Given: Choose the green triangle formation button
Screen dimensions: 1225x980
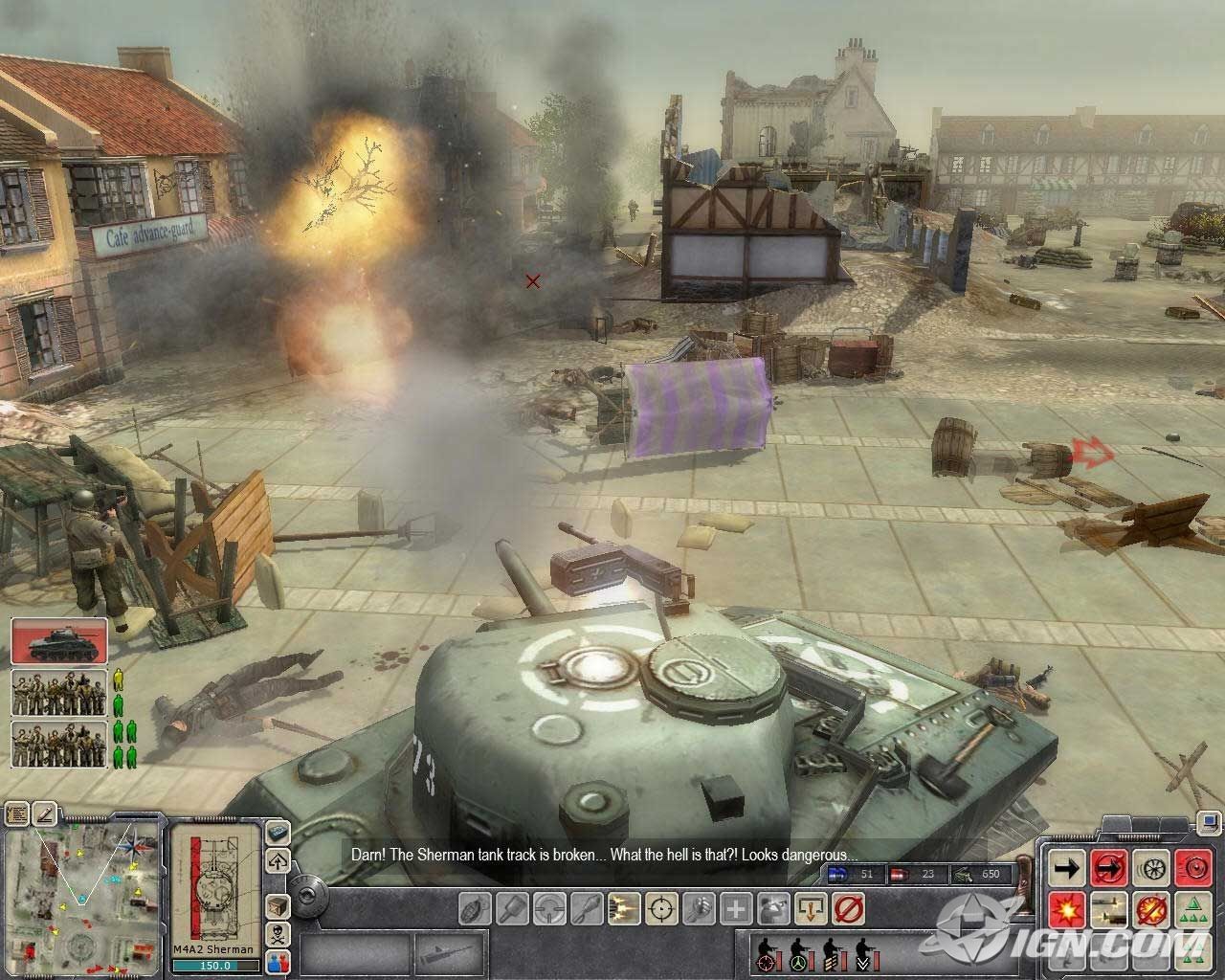Looking at the screenshot, I should tap(1192, 908).
